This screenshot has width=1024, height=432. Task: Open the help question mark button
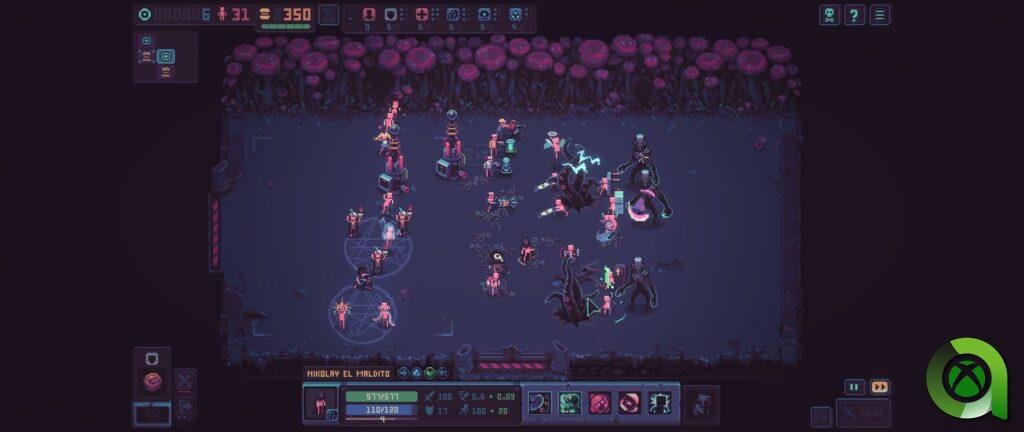[x=855, y=15]
